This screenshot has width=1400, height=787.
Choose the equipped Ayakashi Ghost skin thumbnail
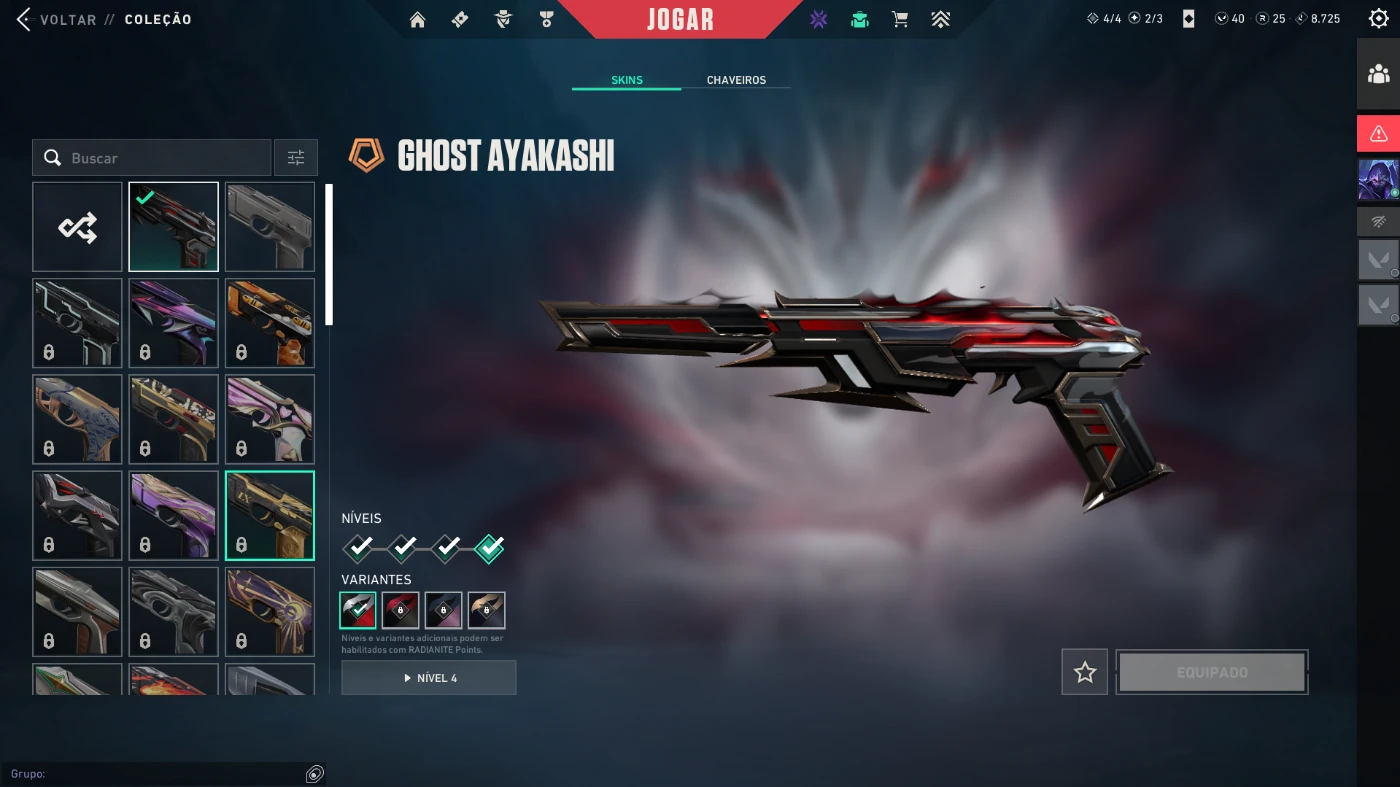click(x=173, y=227)
